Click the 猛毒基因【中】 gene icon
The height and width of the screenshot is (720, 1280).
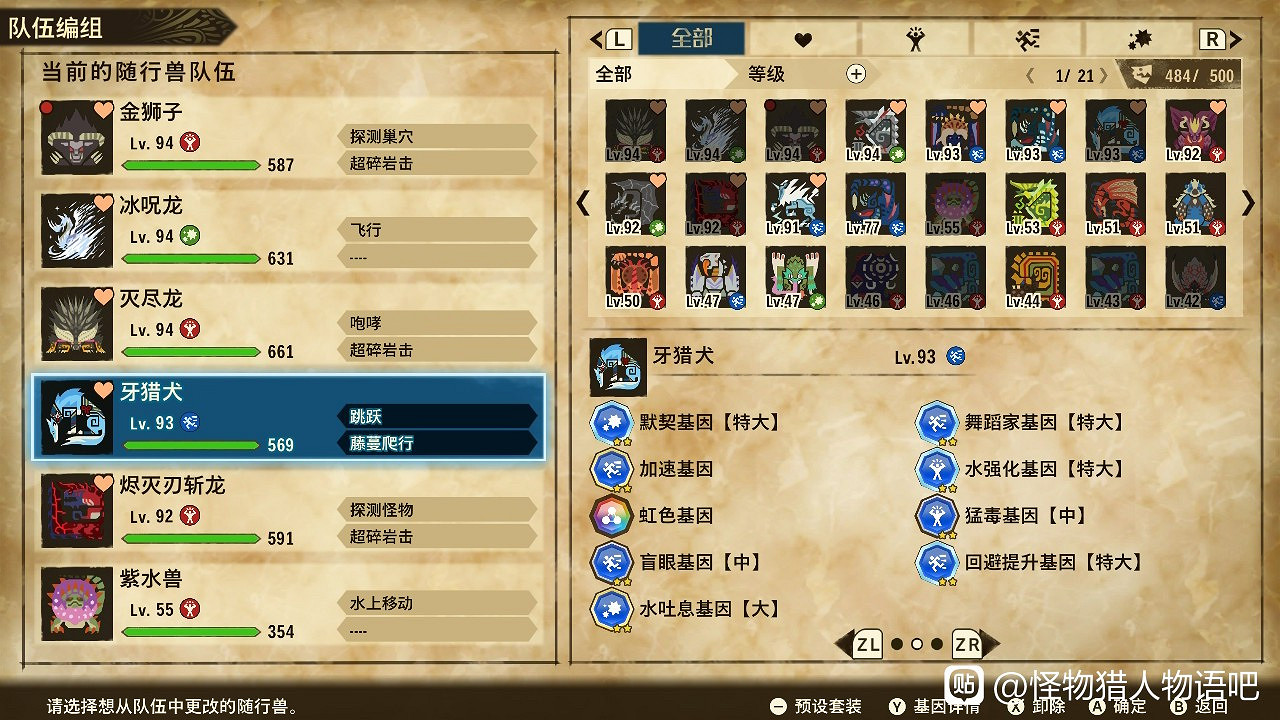point(938,515)
